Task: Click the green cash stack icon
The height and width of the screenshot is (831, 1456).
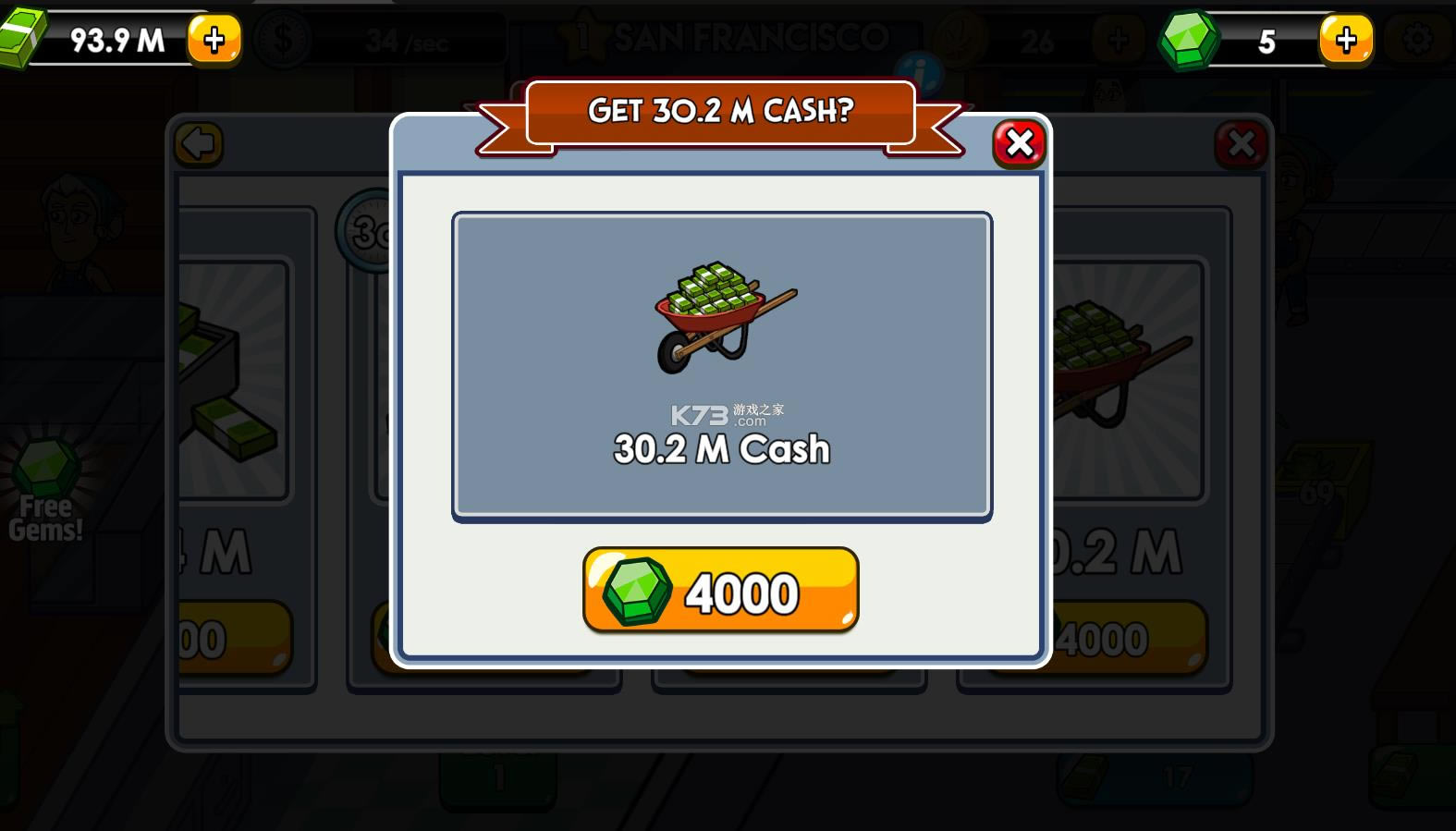Action: [x=24, y=39]
